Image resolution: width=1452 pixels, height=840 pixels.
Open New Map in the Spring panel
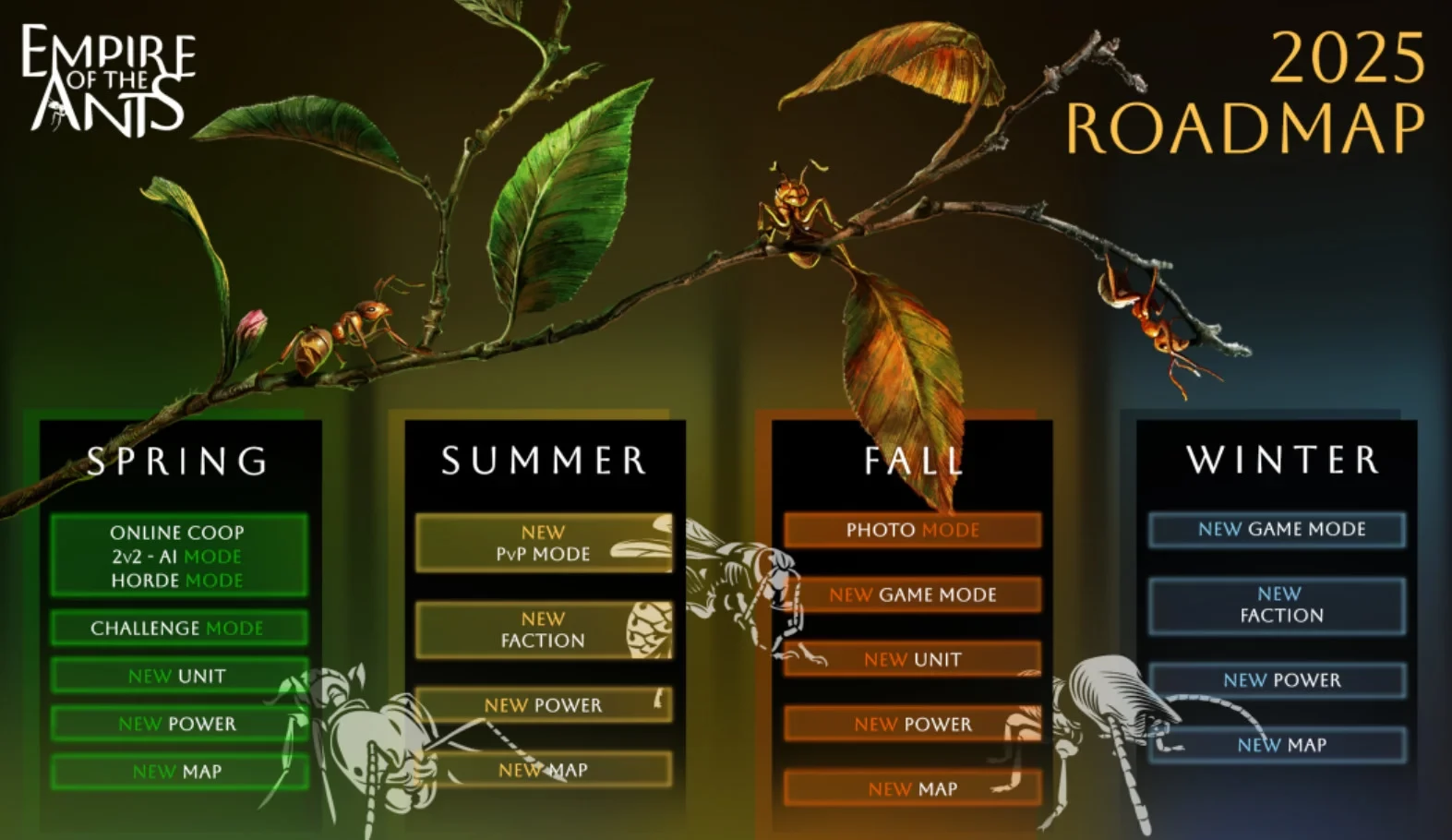coord(177,772)
